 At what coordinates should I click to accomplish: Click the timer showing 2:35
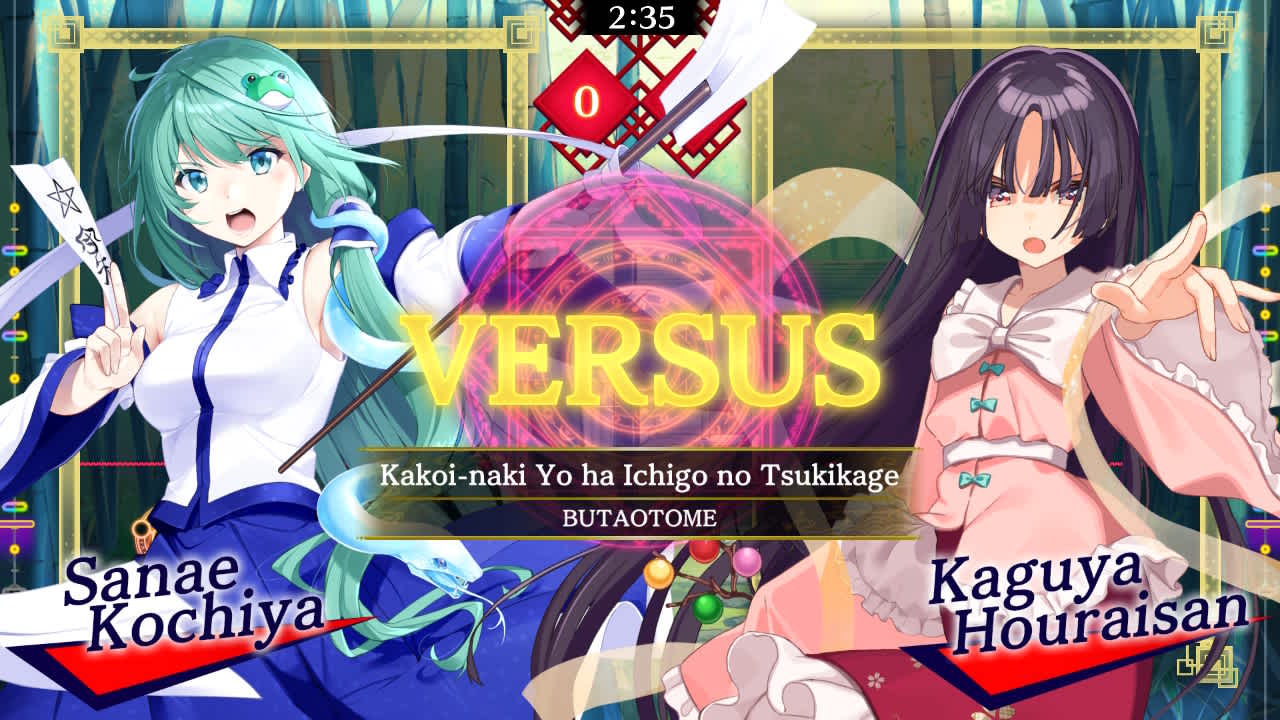tap(640, 14)
